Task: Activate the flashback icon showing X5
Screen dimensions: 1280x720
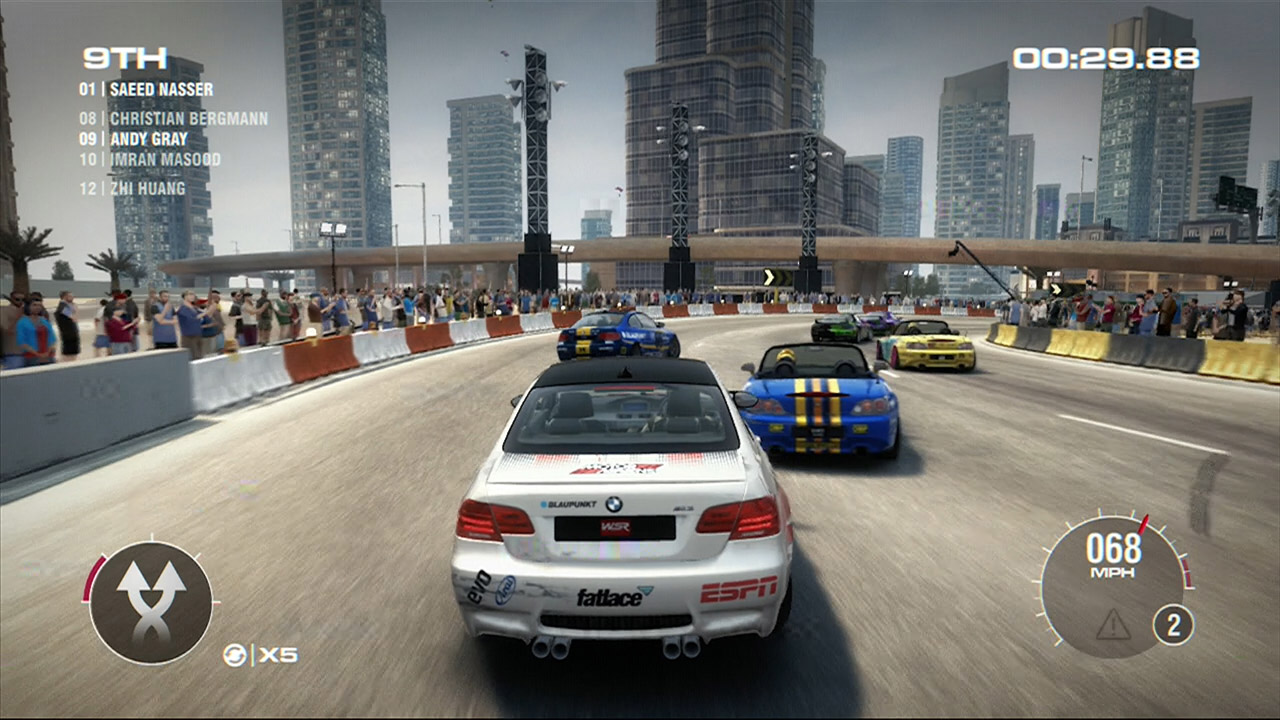Action: coord(260,655)
